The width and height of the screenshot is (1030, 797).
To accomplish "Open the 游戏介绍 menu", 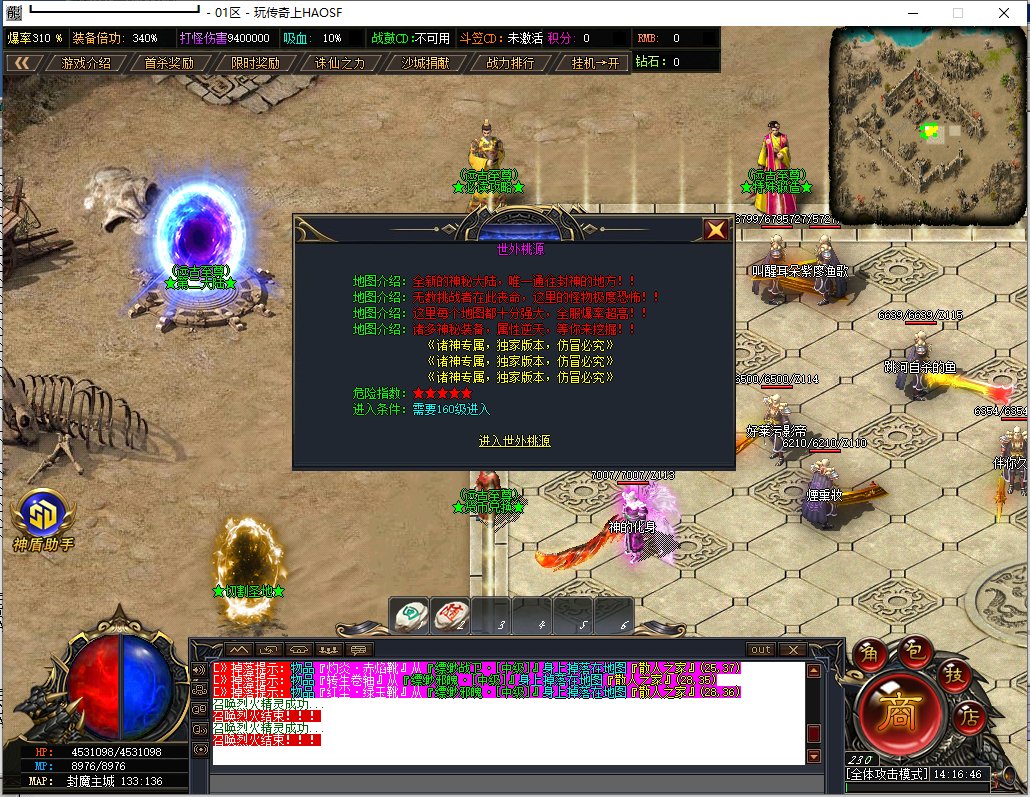I will [x=86, y=62].
